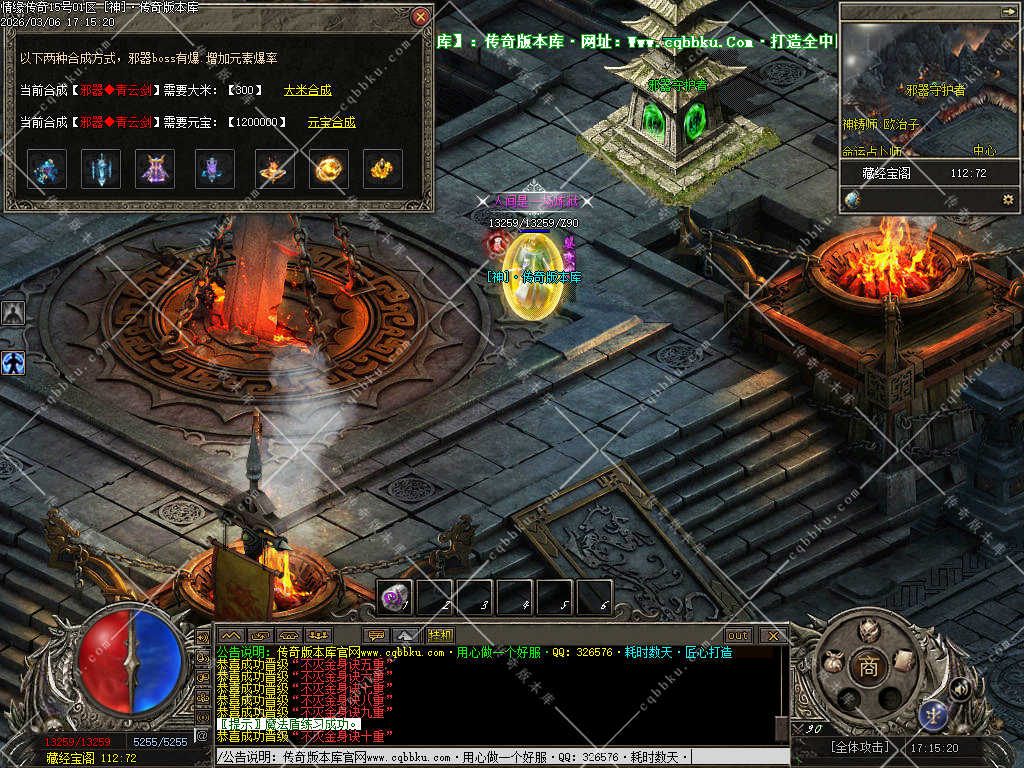Open the world map globe icon
Viewport: 1024px width, 768px height.
point(852,199)
